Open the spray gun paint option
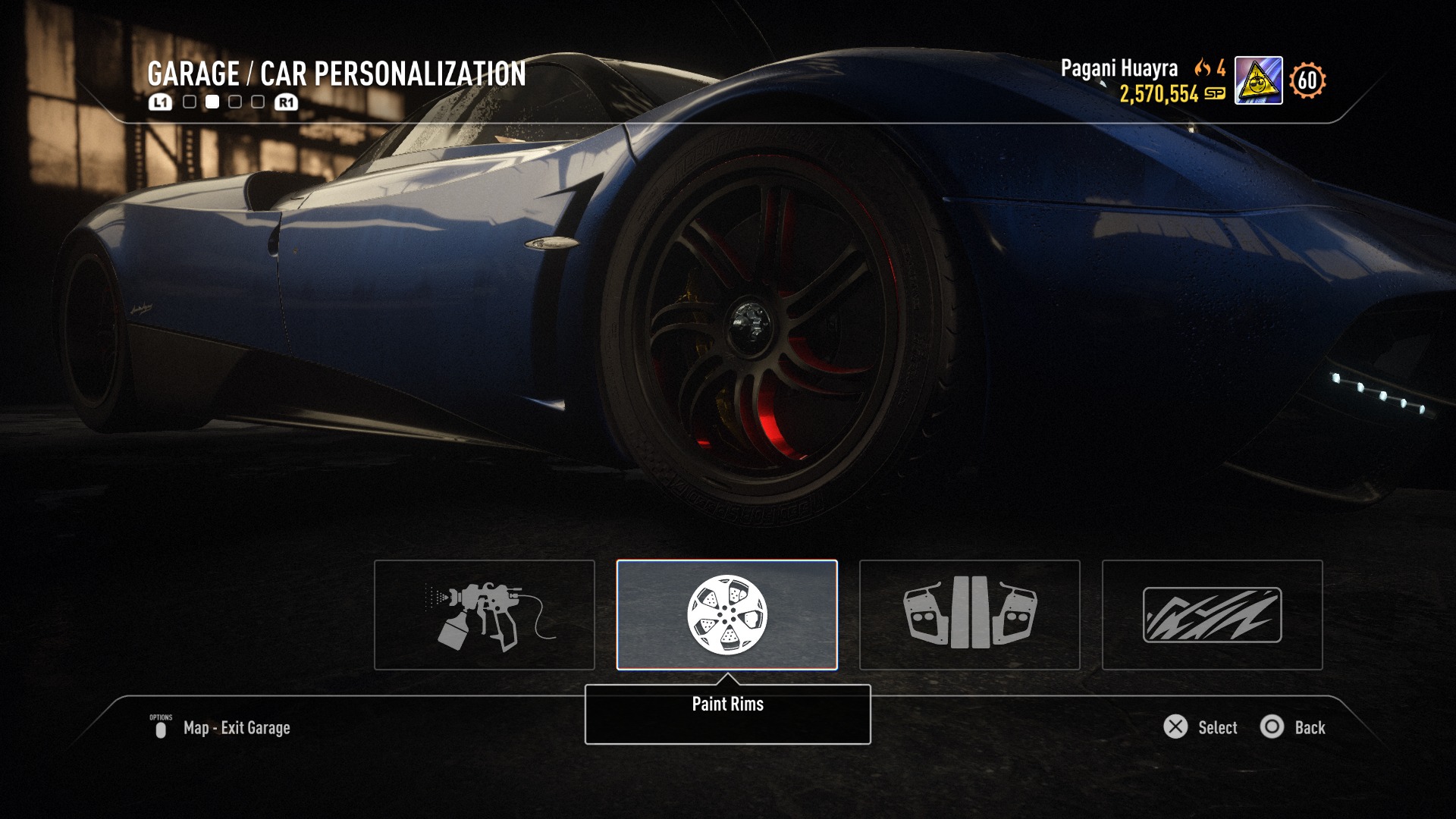 [485, 615]
